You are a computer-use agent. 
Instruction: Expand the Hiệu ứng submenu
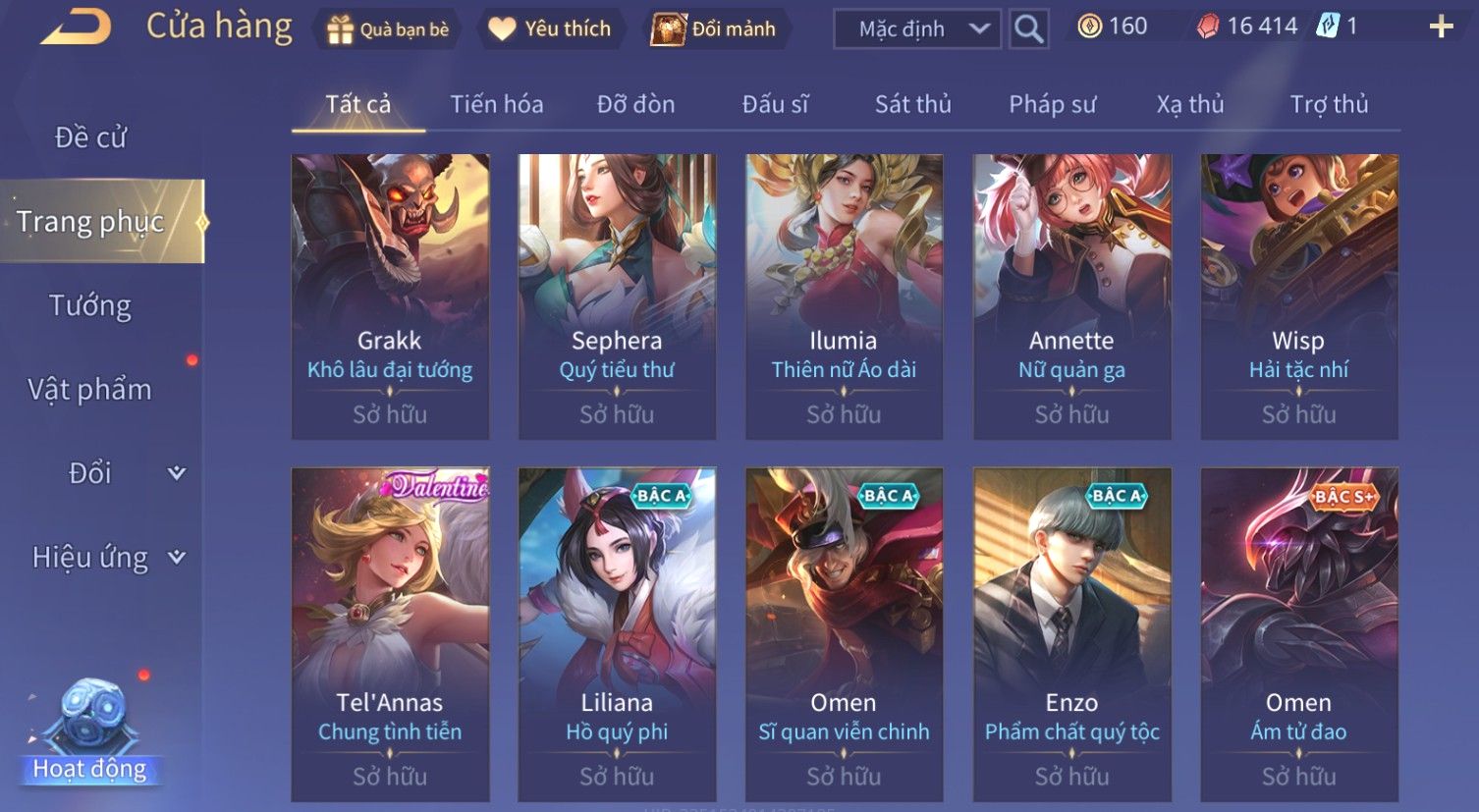click(108, 558)
